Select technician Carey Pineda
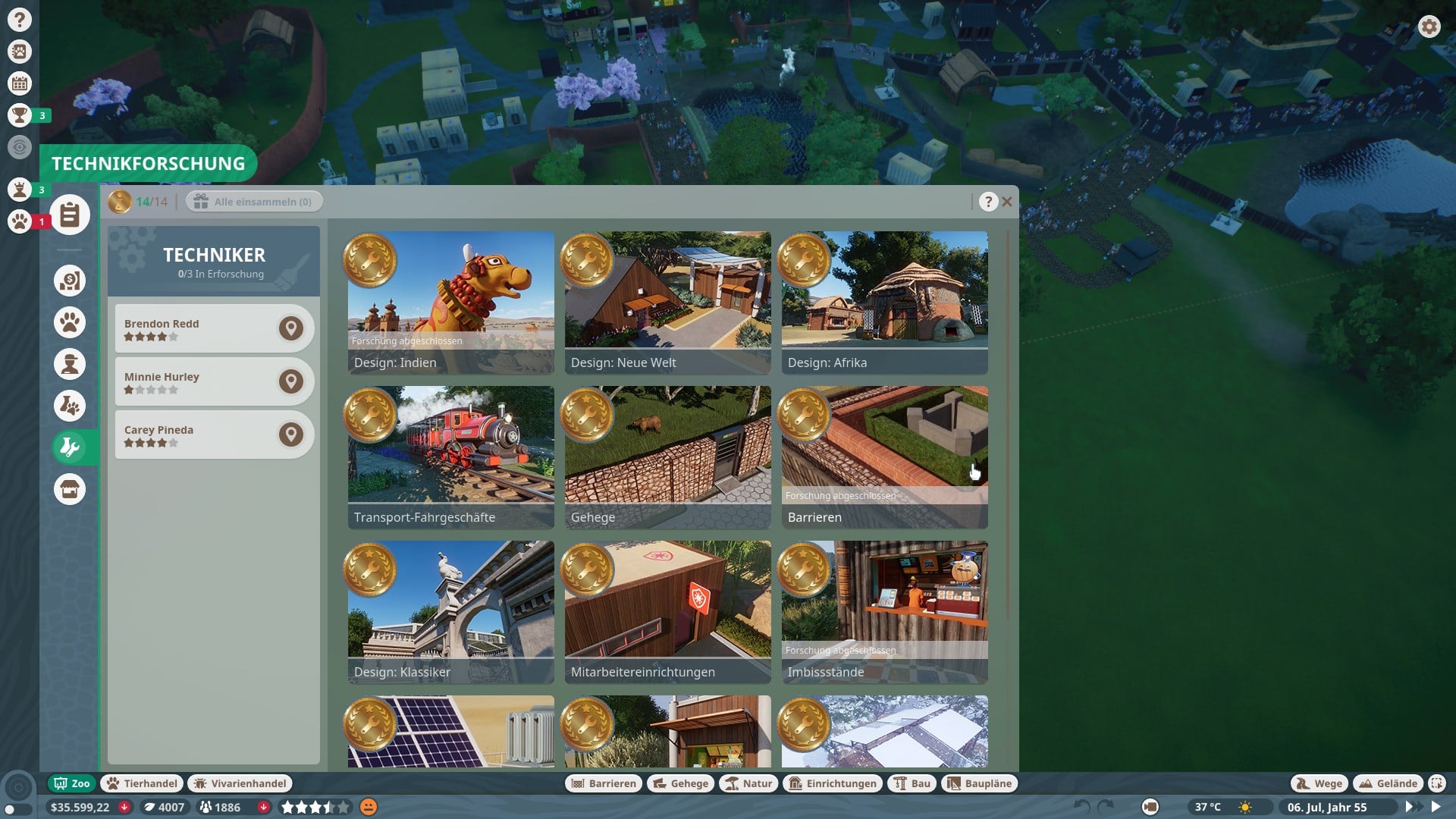 pyautogui.click(x=197, y=435)
